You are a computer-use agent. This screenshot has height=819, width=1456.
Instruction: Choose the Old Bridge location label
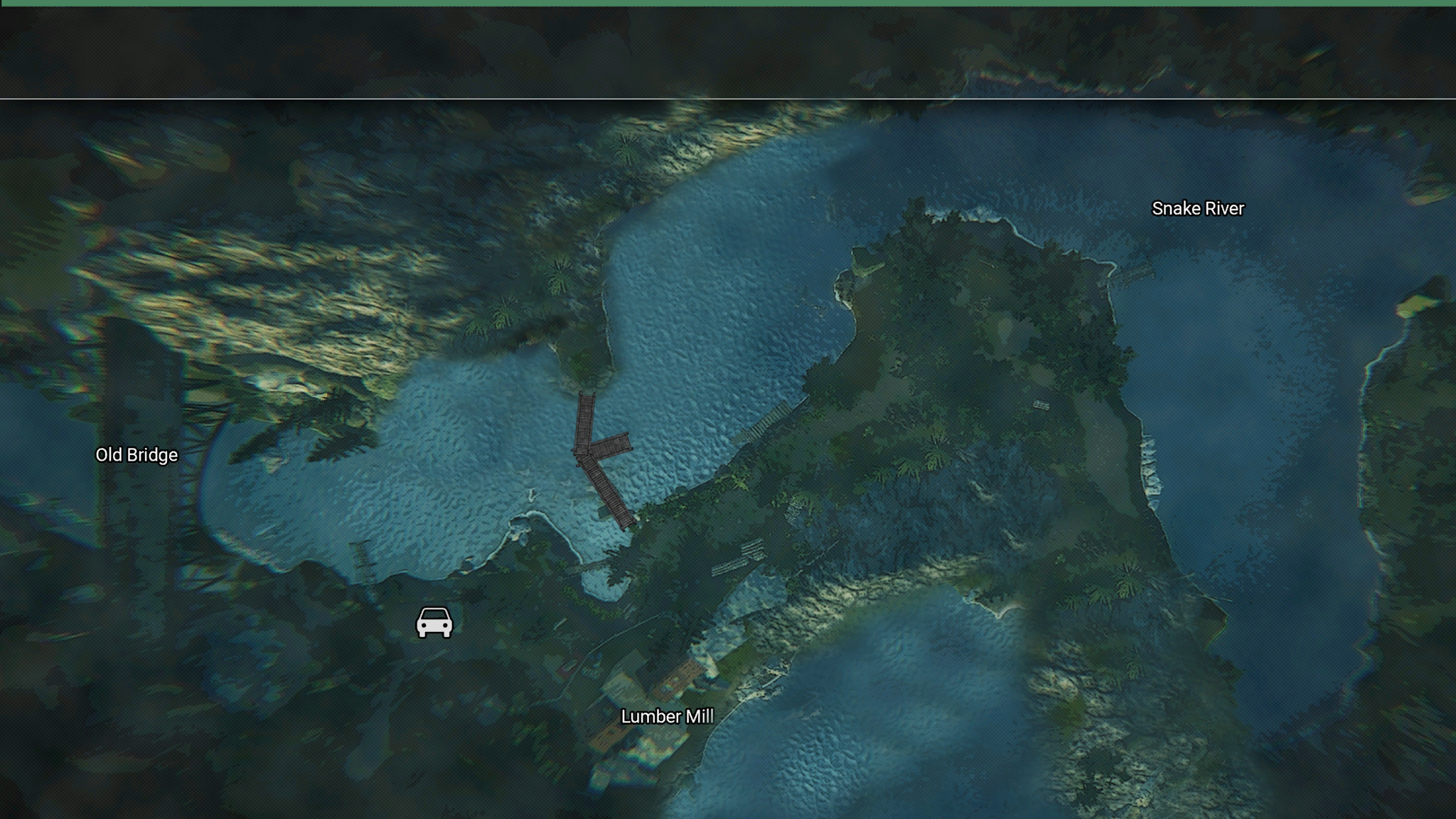136,455
